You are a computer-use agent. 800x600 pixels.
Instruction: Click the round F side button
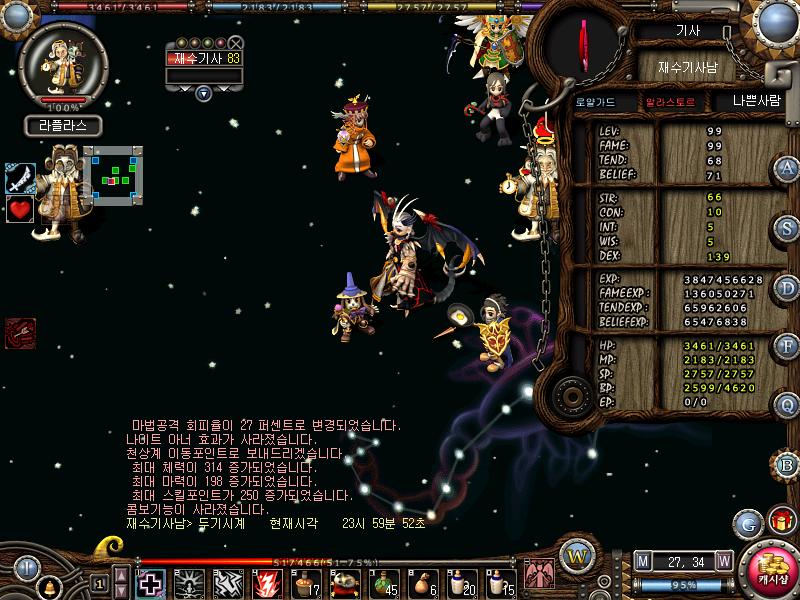tap(787, 346)
